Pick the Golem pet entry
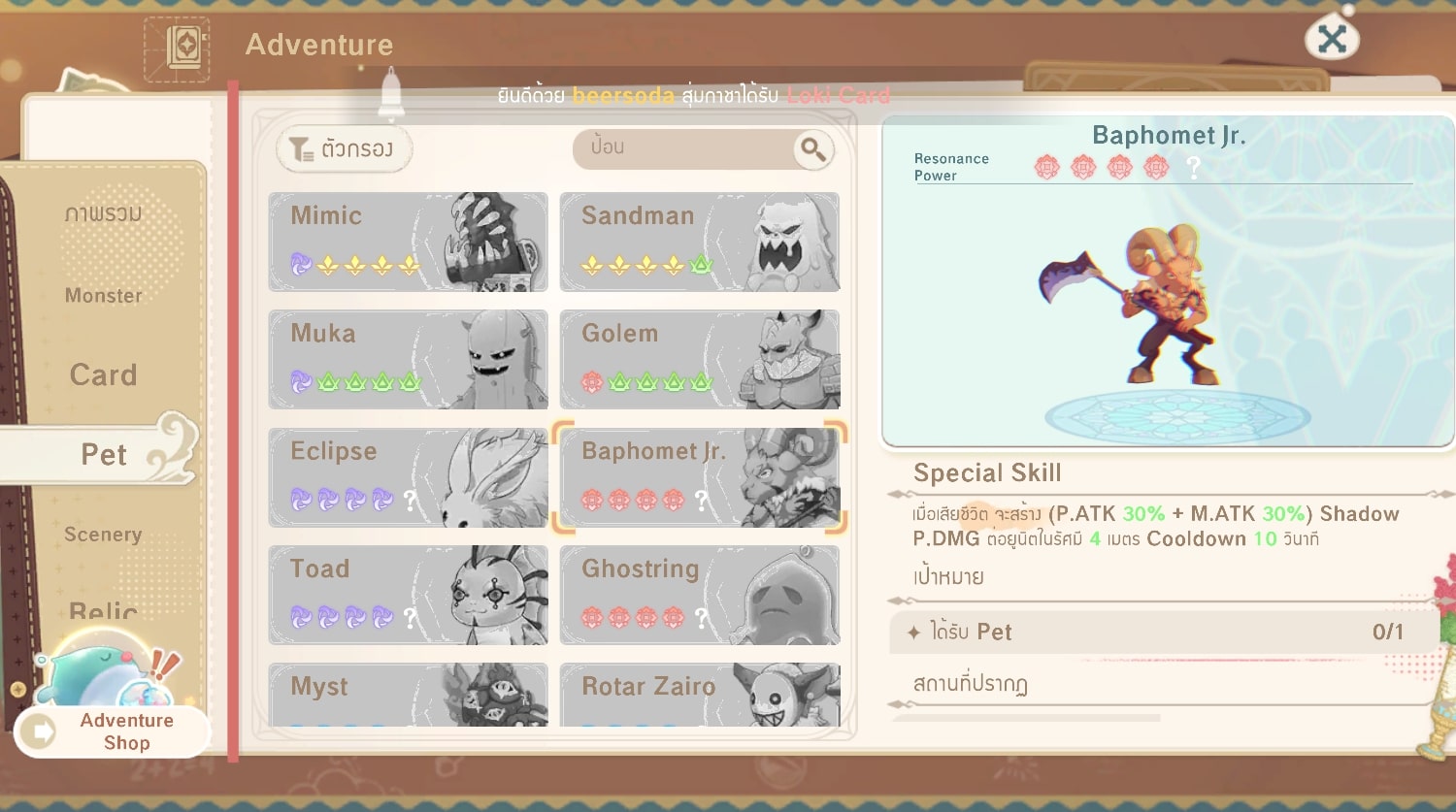This screenshot has width=1456, height=812. [x=699, y=359]
